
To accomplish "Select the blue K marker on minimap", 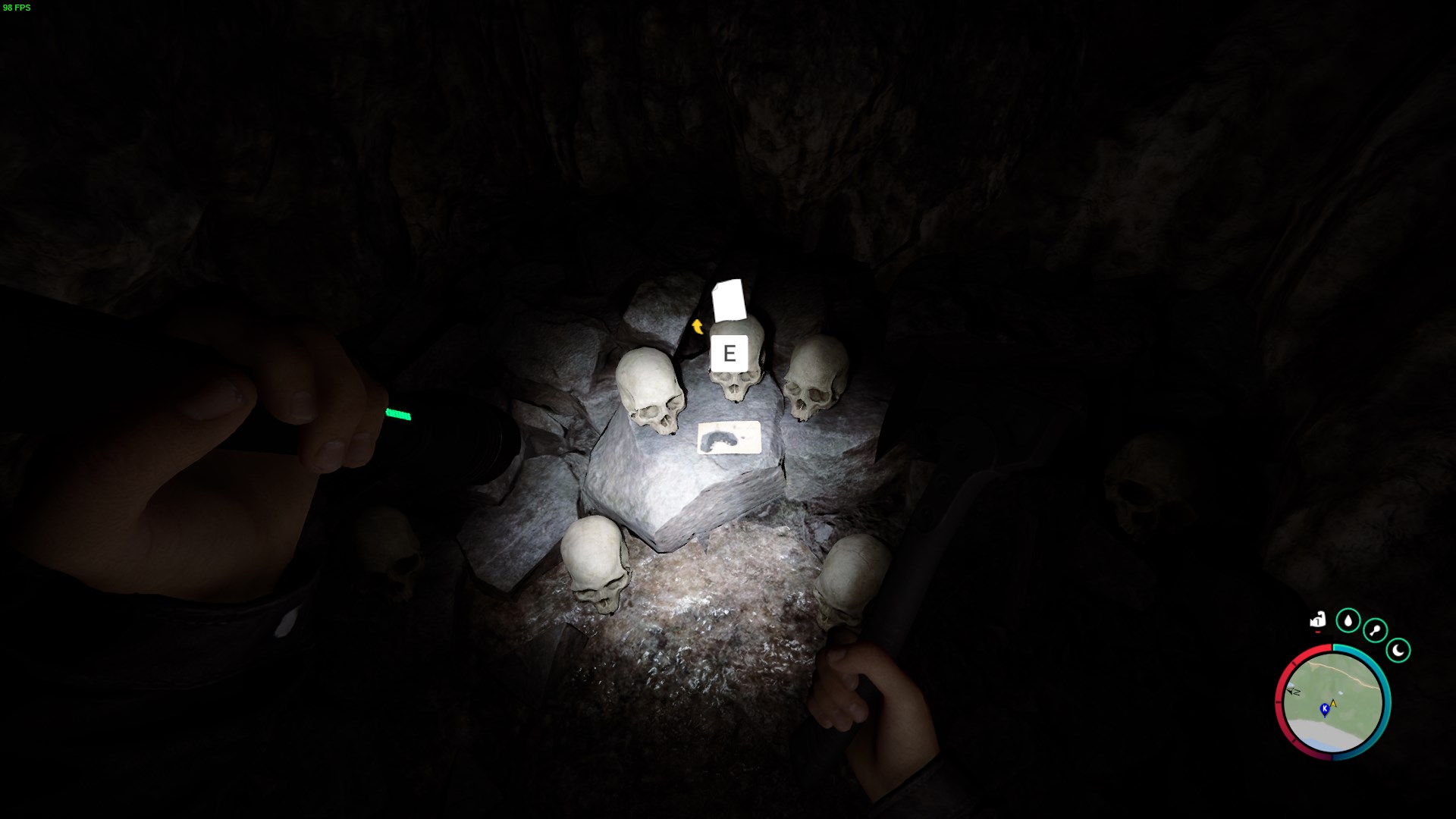I will pos(1324,709).
